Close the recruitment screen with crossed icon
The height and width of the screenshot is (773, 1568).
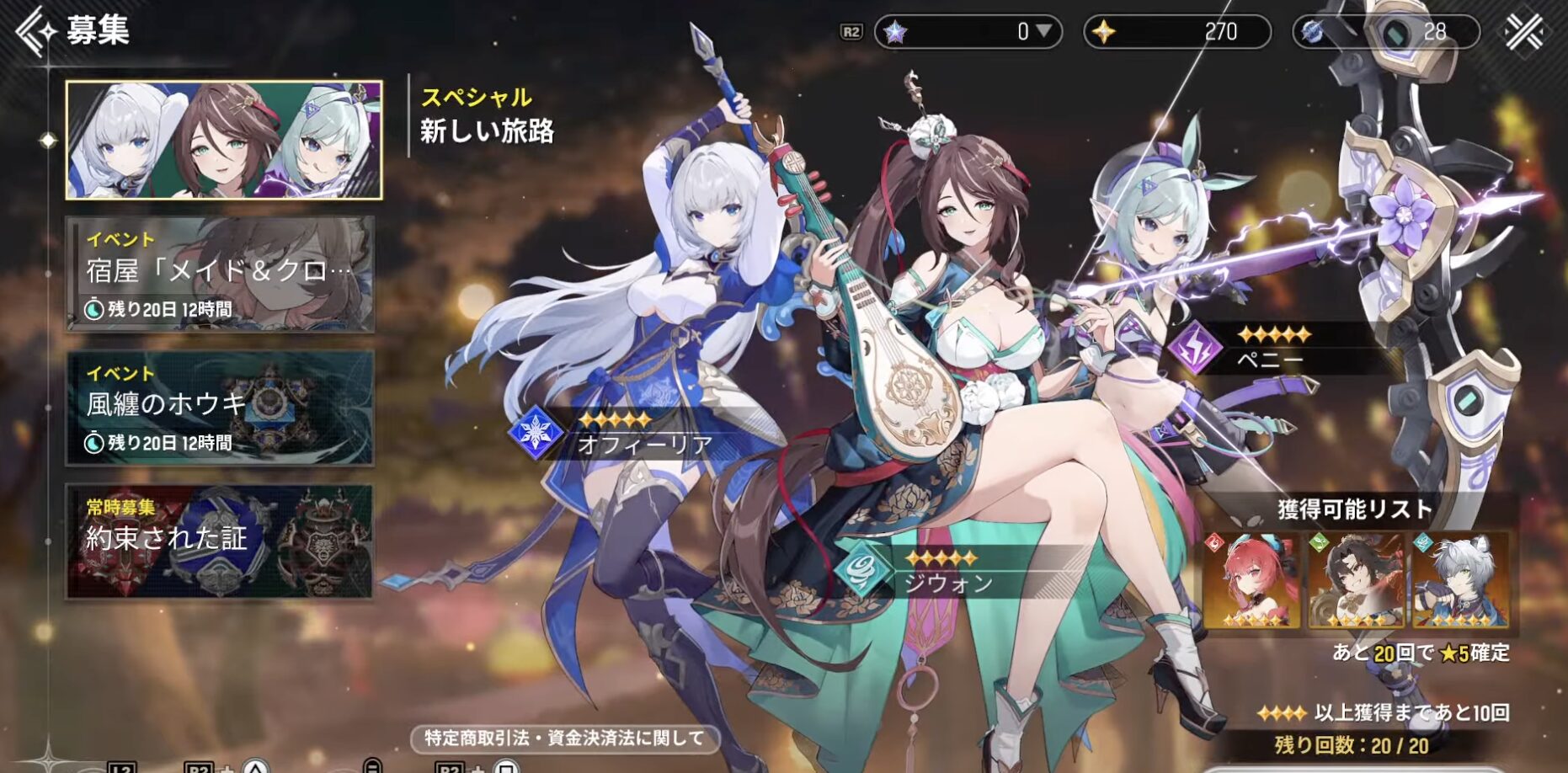tap(1524, 32)
